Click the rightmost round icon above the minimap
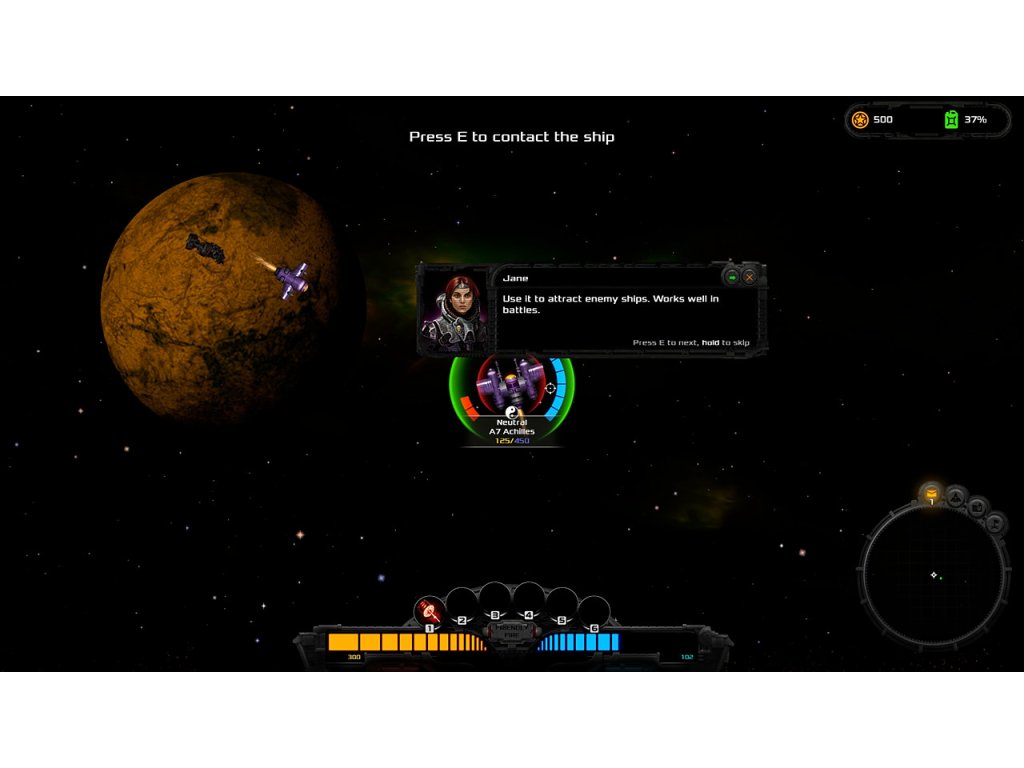 tap(995, 522)
